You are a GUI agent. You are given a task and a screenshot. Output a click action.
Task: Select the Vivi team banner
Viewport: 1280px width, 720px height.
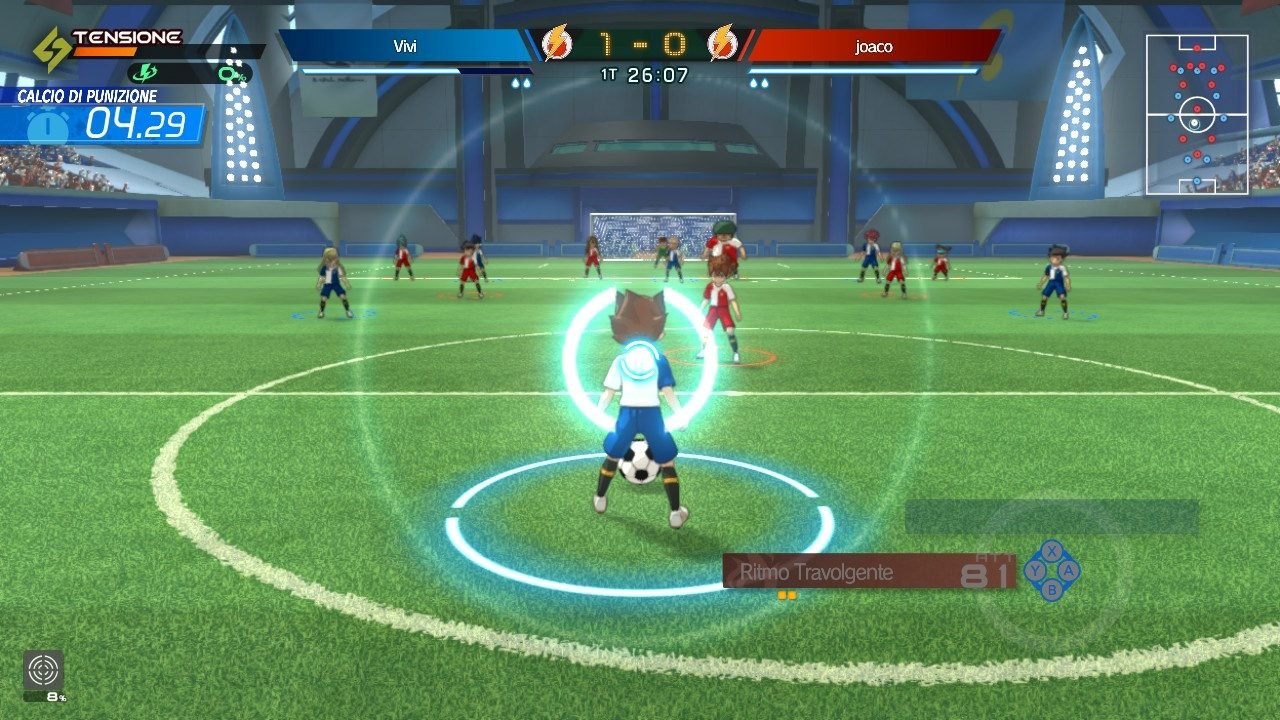point(405,45)
